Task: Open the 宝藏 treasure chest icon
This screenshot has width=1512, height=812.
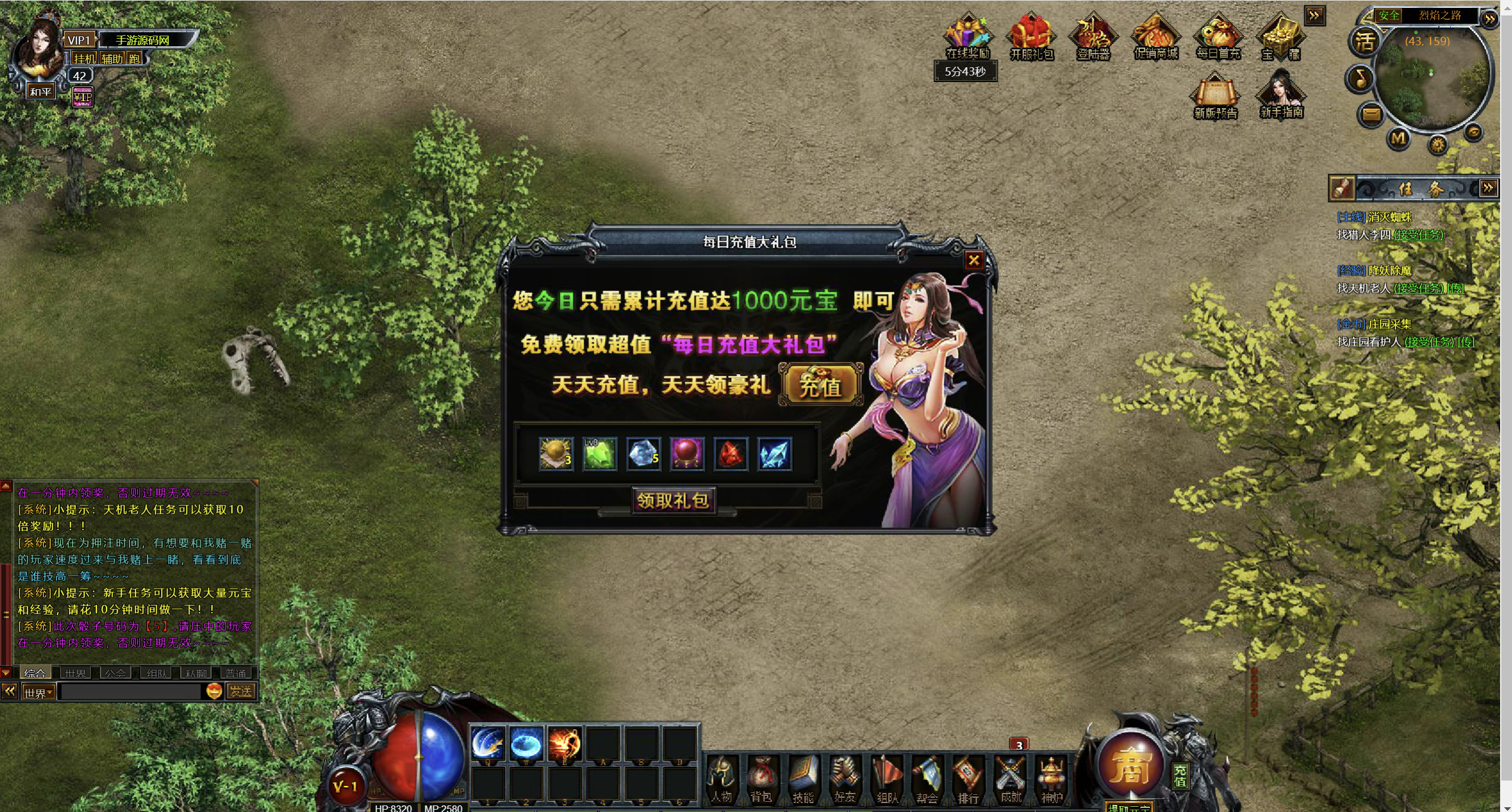Action: point(1281,37)
